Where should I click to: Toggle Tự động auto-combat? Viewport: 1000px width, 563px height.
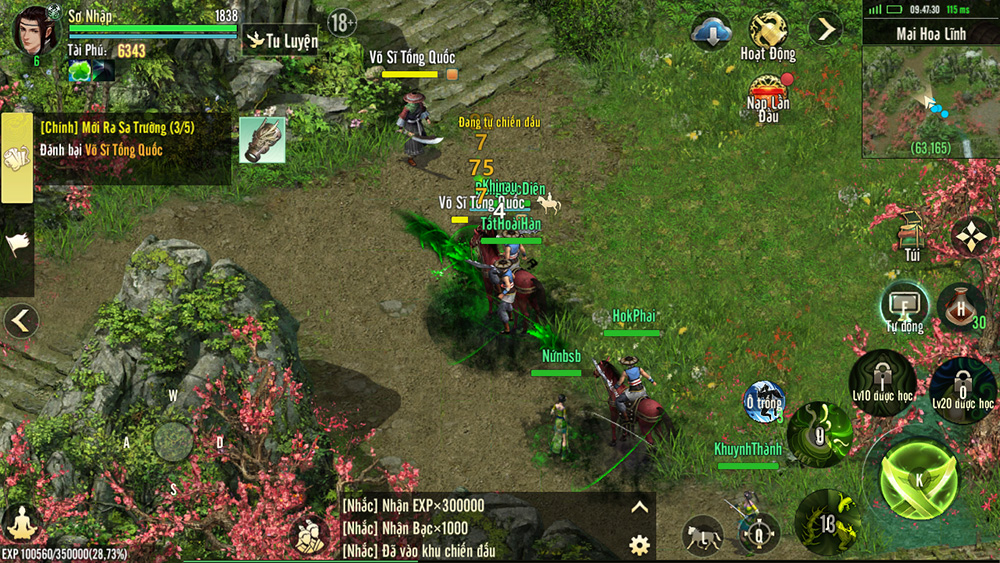click(904, 306)
